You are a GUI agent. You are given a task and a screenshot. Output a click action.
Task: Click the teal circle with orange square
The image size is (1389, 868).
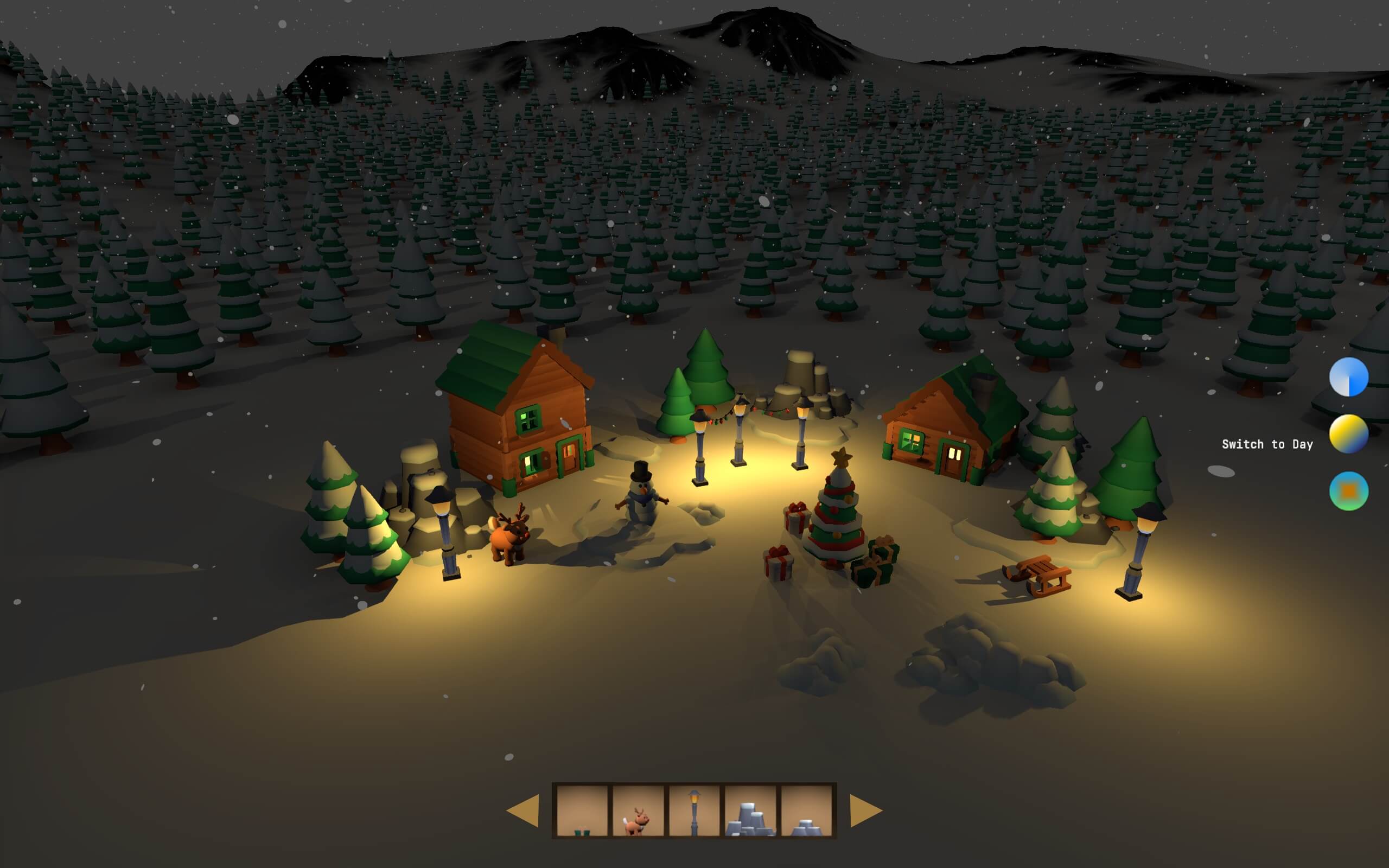1348,491
